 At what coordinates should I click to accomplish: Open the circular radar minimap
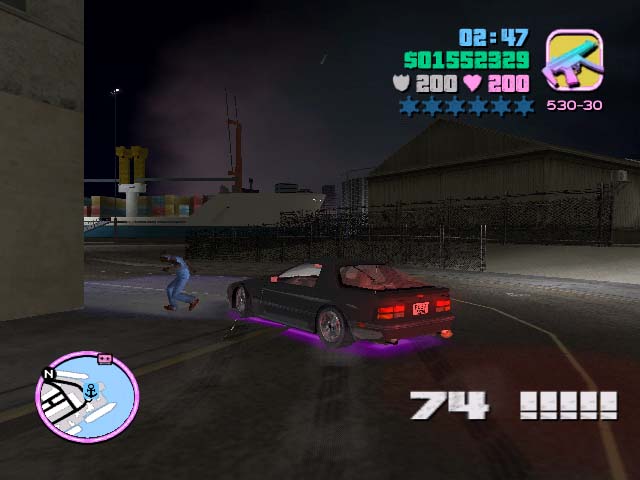(x=87, y=397)
